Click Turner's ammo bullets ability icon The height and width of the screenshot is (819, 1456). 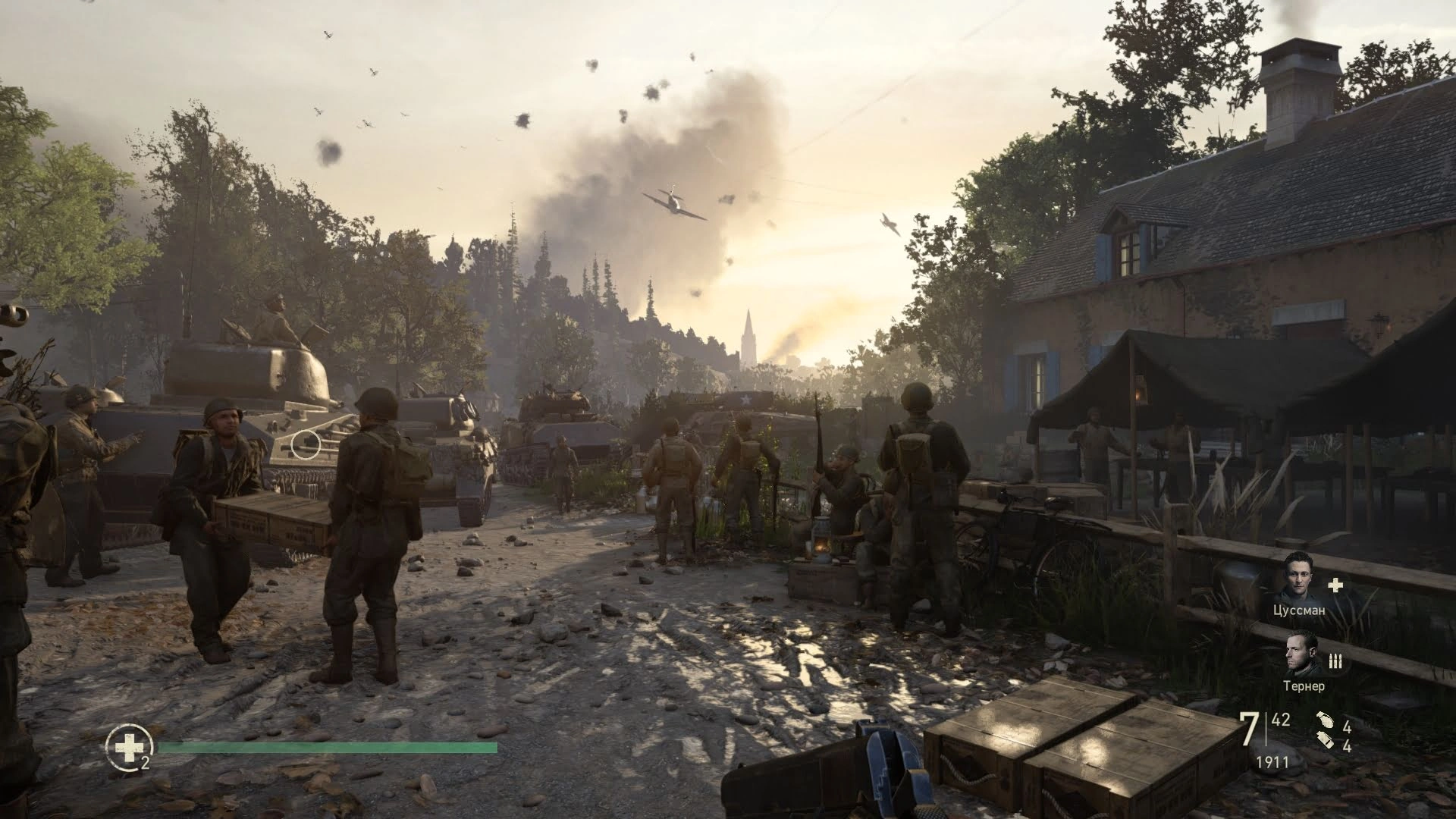(x=1335, y=662)
